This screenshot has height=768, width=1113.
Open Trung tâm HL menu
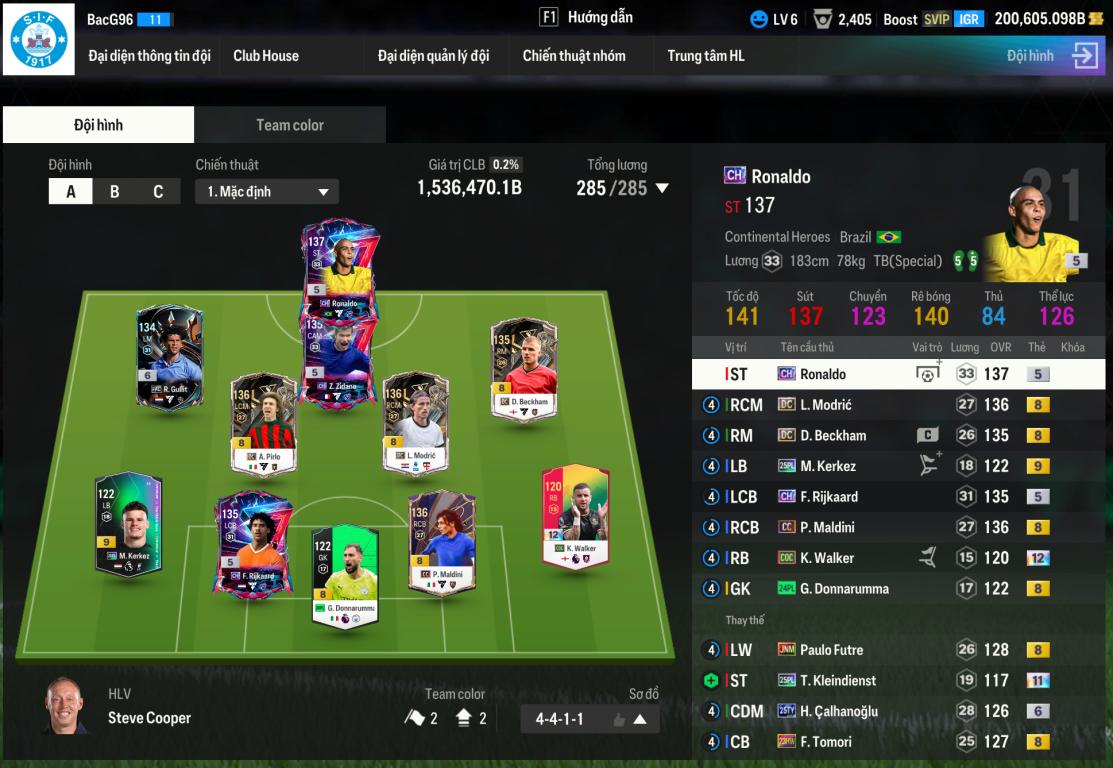tap(706, 56)
